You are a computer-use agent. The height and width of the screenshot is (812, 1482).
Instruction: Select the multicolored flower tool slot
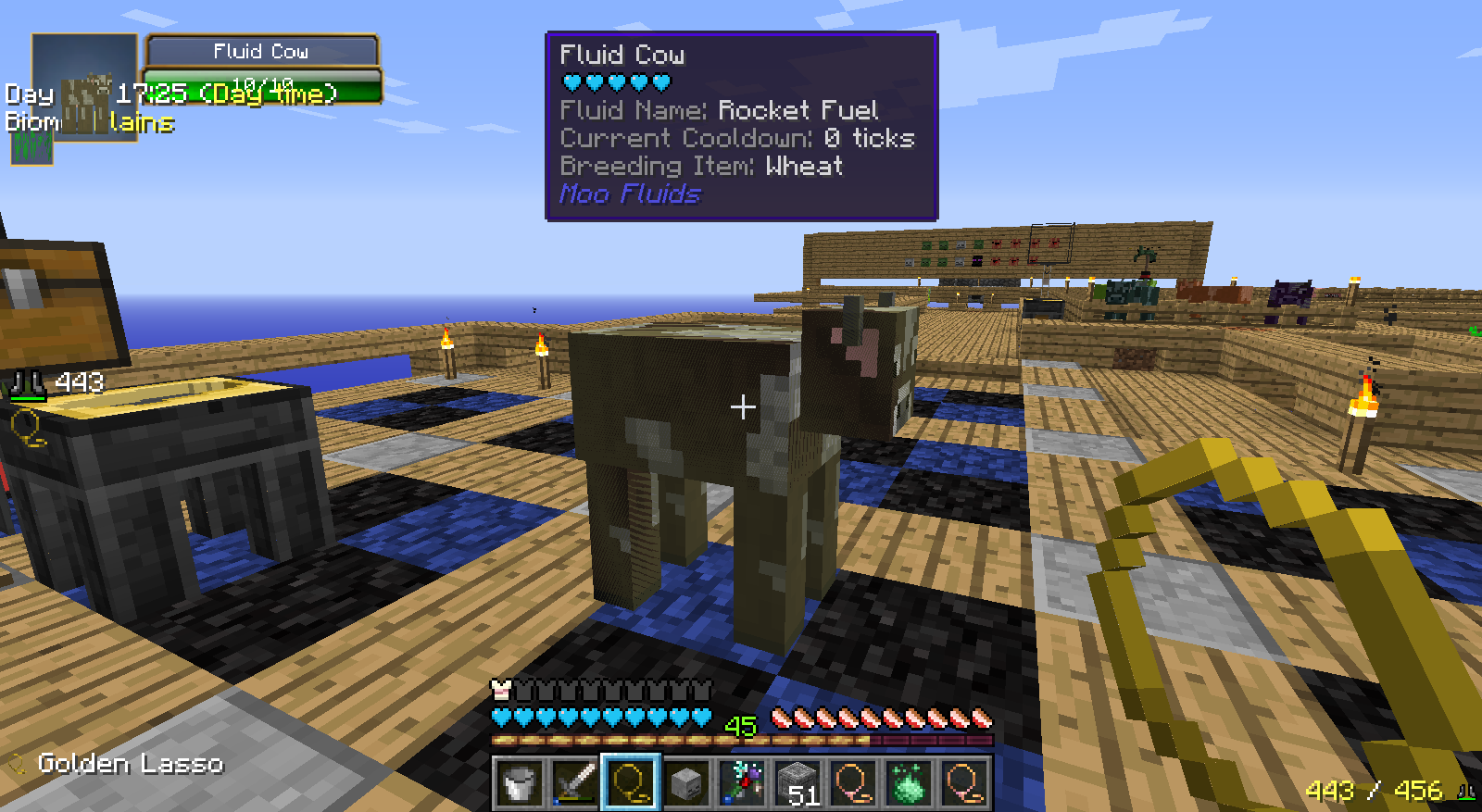pos(742,783)
